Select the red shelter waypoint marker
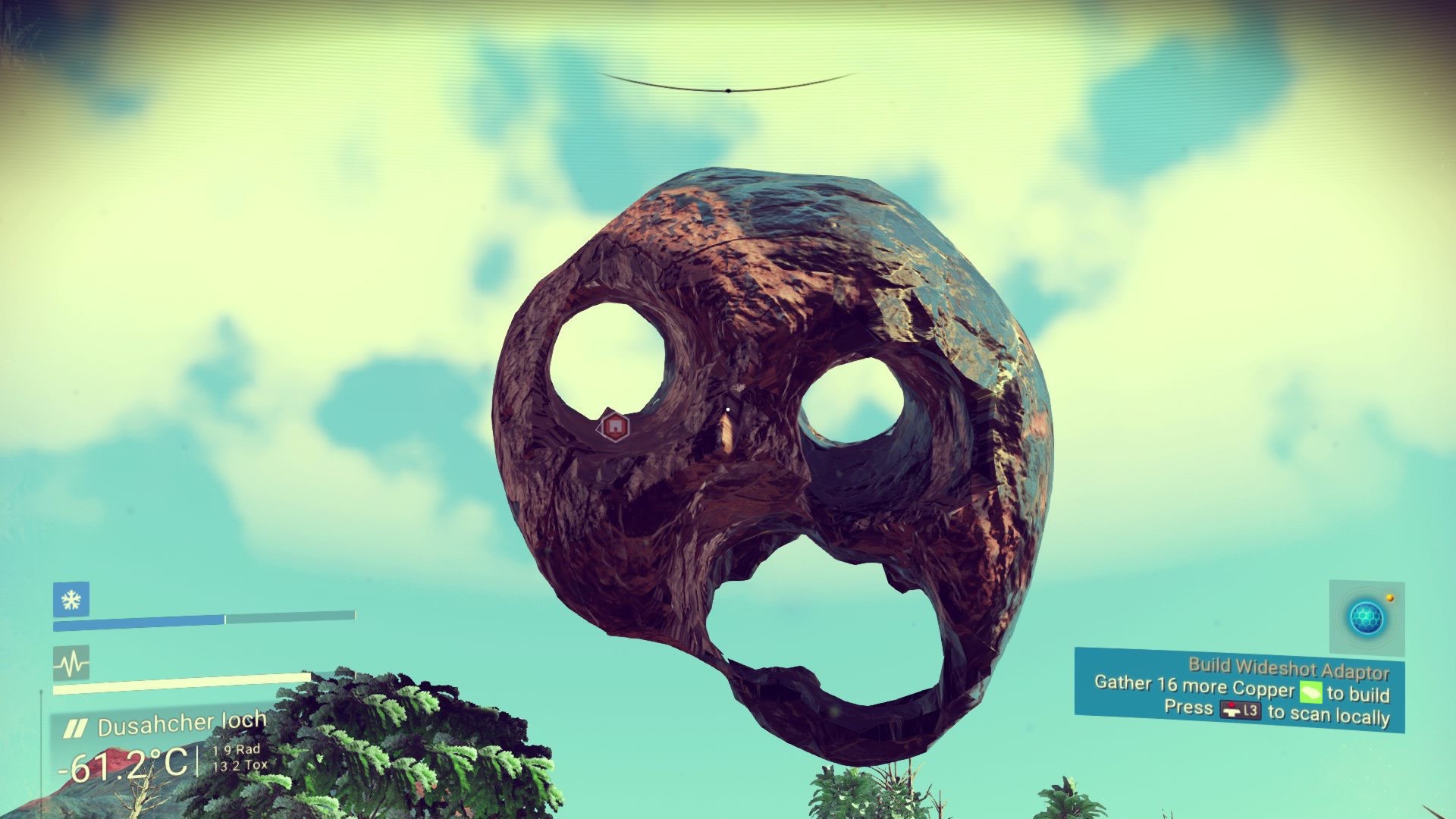 pos(615,427)
